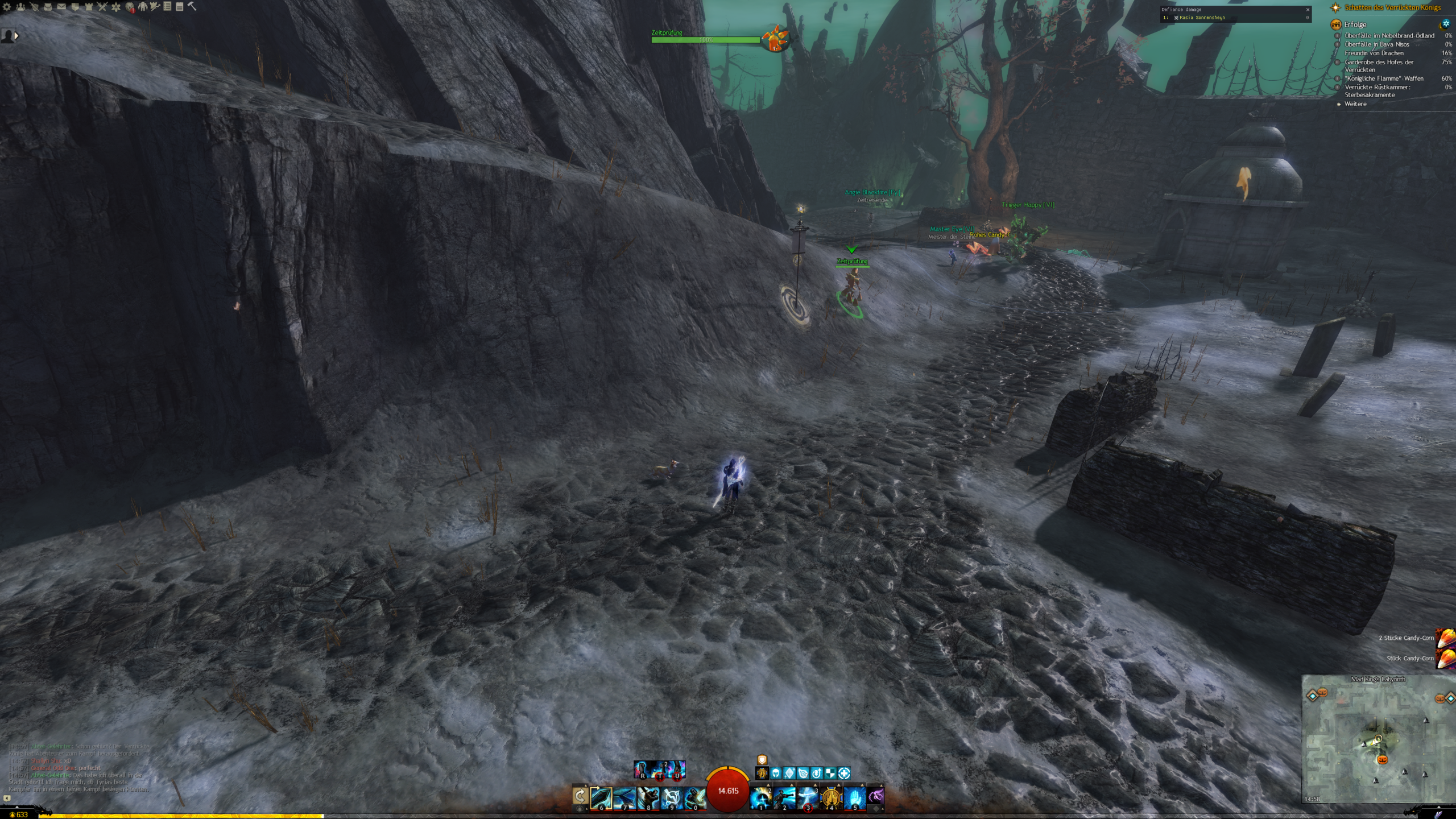Open the hammer icon in top menu

(x=192, y=6)
